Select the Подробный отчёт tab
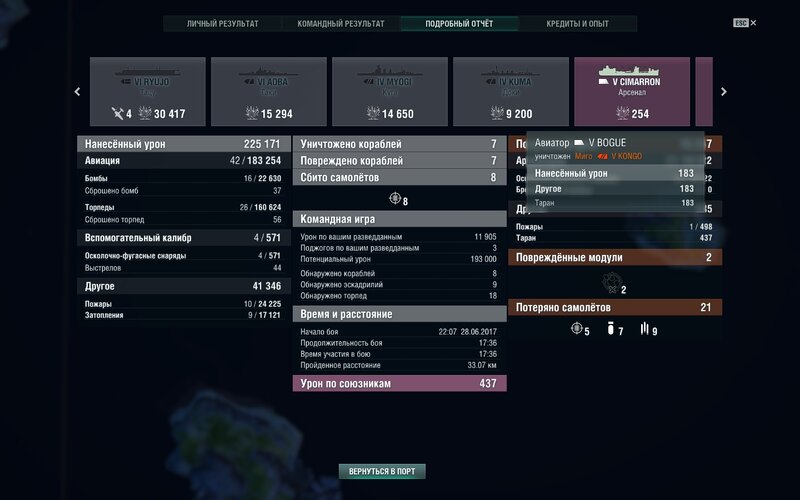The width and height of the screenshot is (800, 500). point(459,23)
